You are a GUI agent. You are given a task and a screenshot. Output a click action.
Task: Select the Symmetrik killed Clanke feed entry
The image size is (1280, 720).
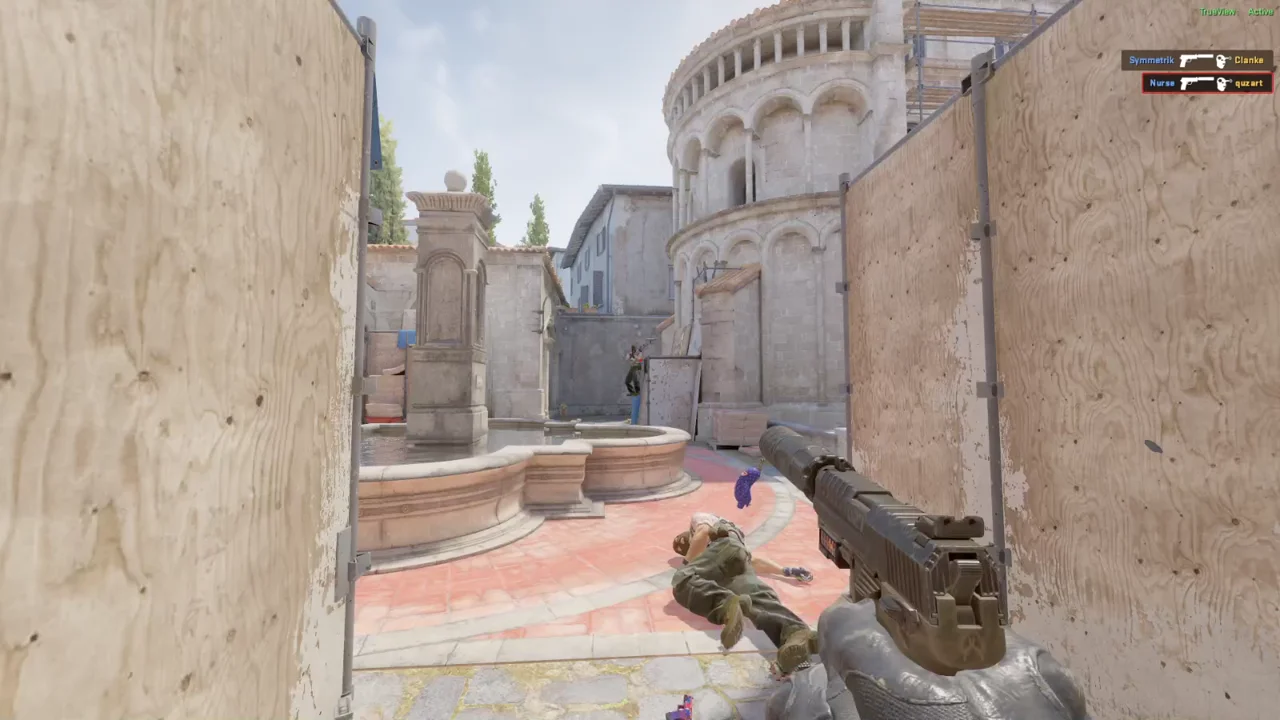[x=1196, y=60]
